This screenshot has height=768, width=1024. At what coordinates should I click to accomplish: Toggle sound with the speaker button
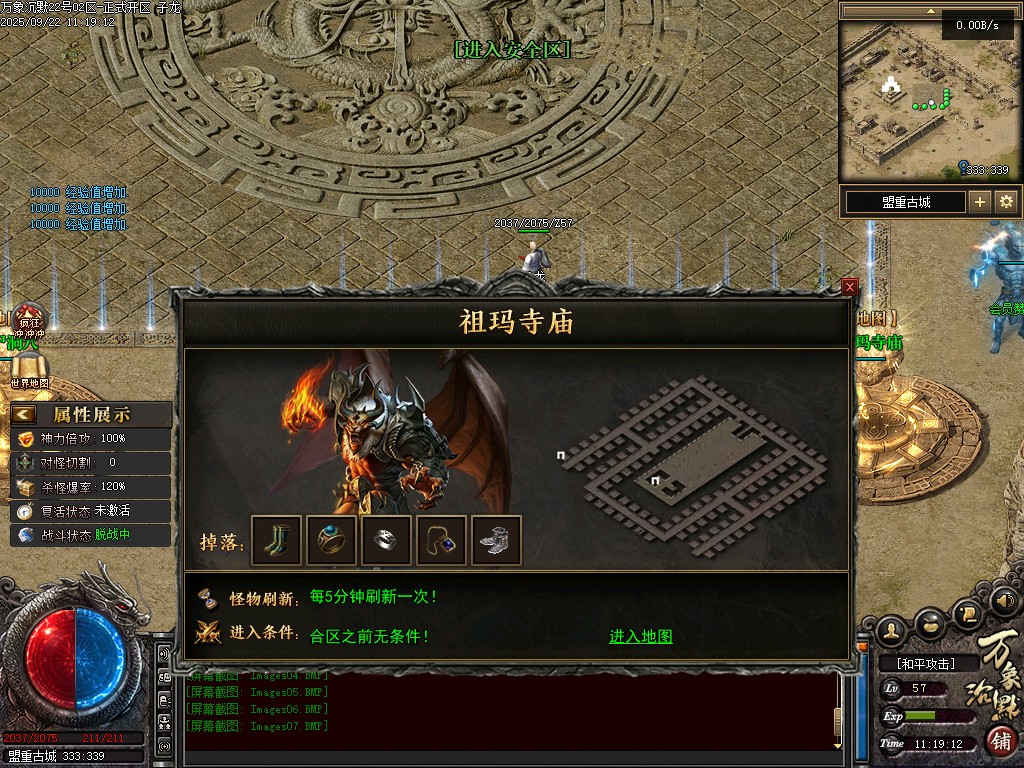click(1005, 601)
